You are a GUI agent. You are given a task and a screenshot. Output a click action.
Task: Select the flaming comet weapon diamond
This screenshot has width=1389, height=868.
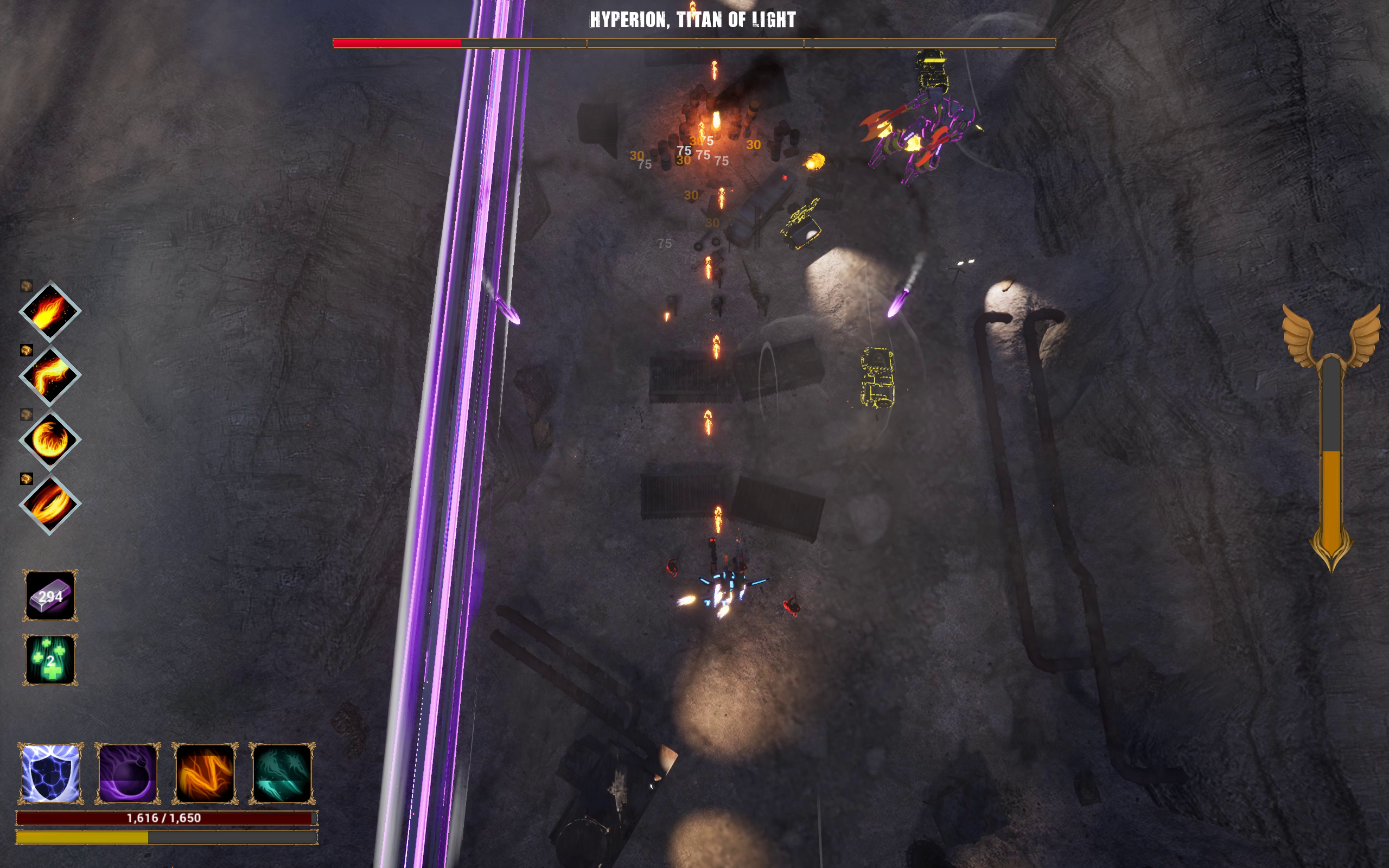pyautogui.click(x=50, y=312)
